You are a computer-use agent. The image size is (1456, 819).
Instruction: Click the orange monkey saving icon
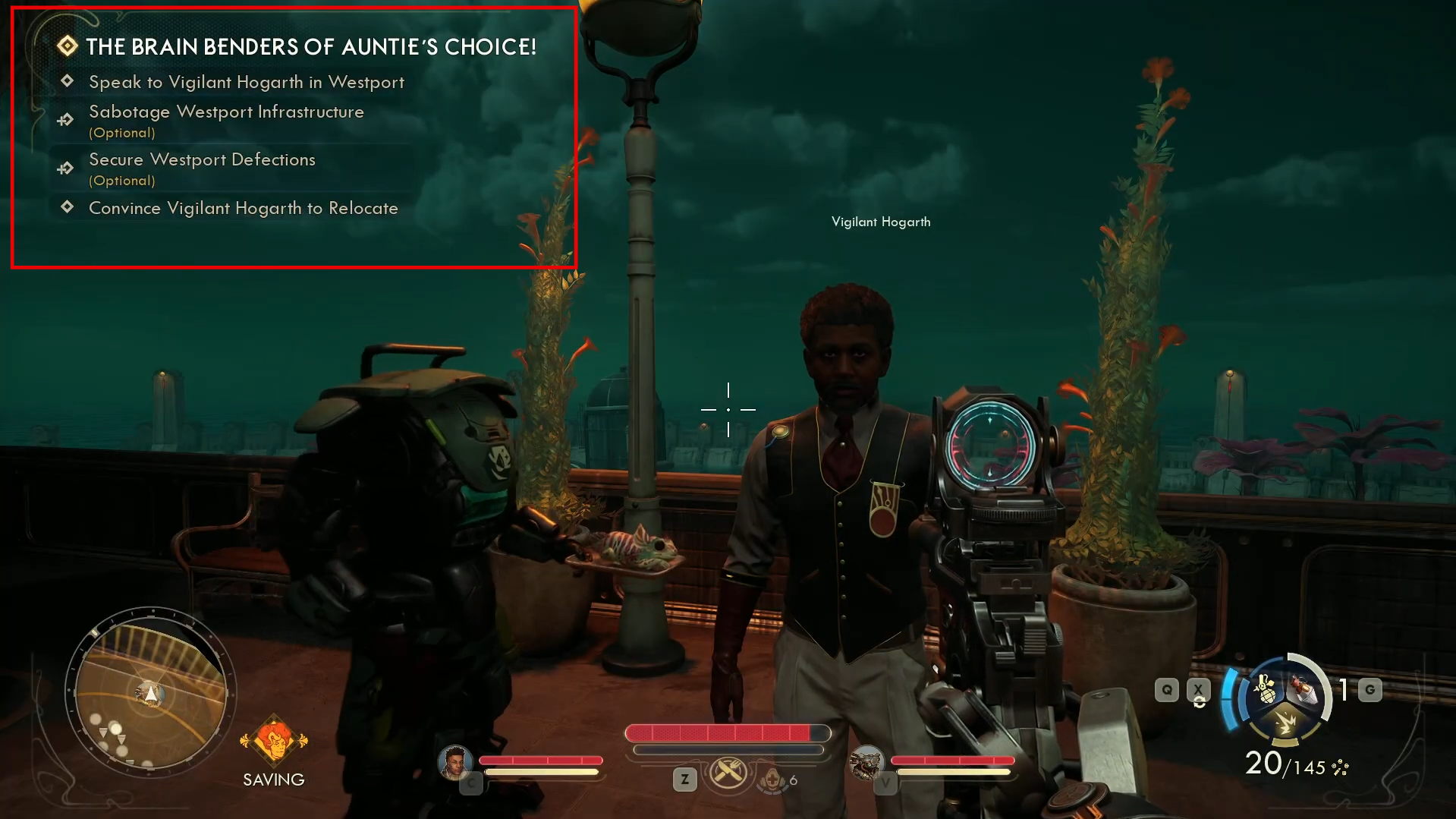click(274, 740)
